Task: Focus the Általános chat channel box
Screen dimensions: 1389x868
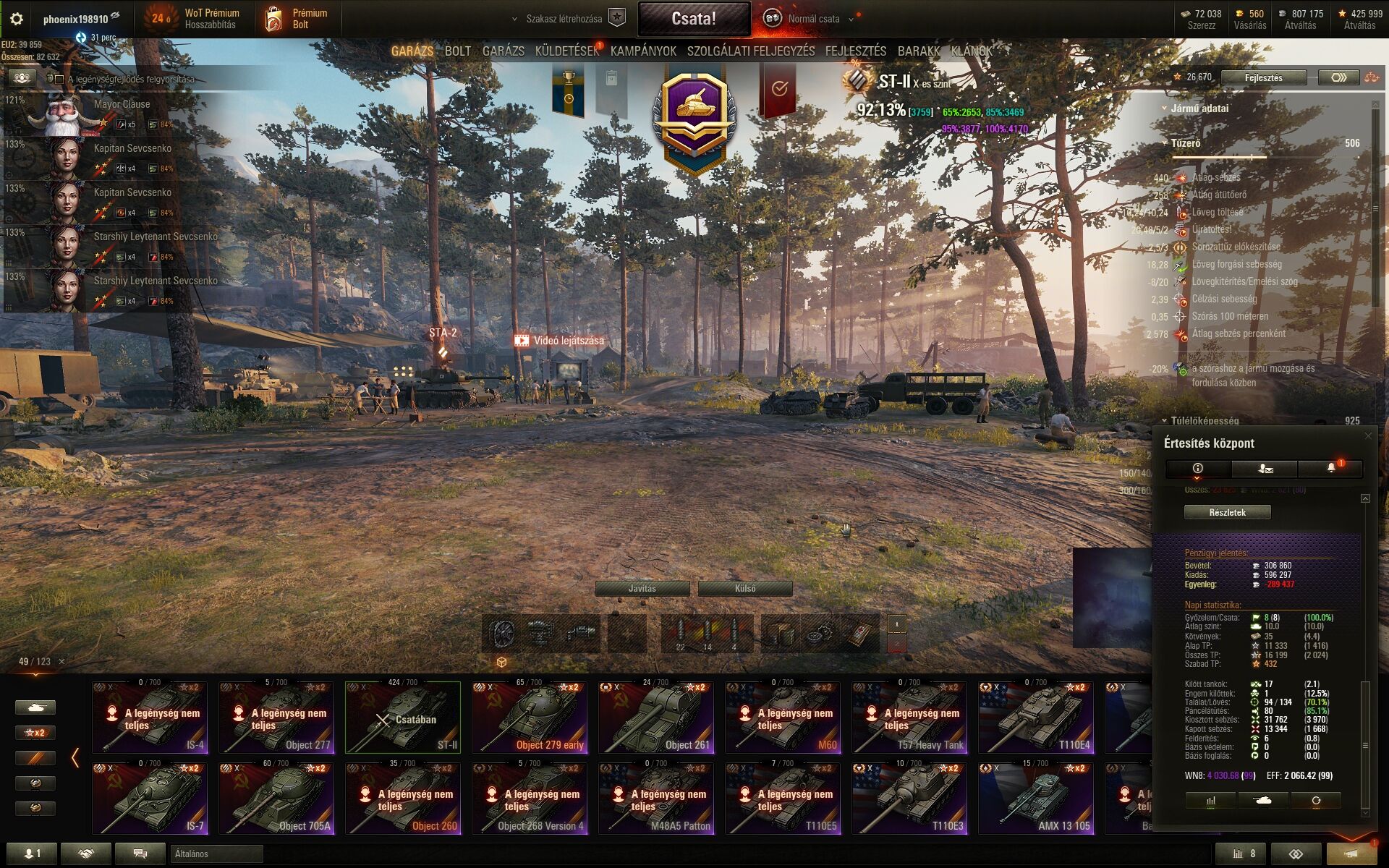Action: pos(217,854)
